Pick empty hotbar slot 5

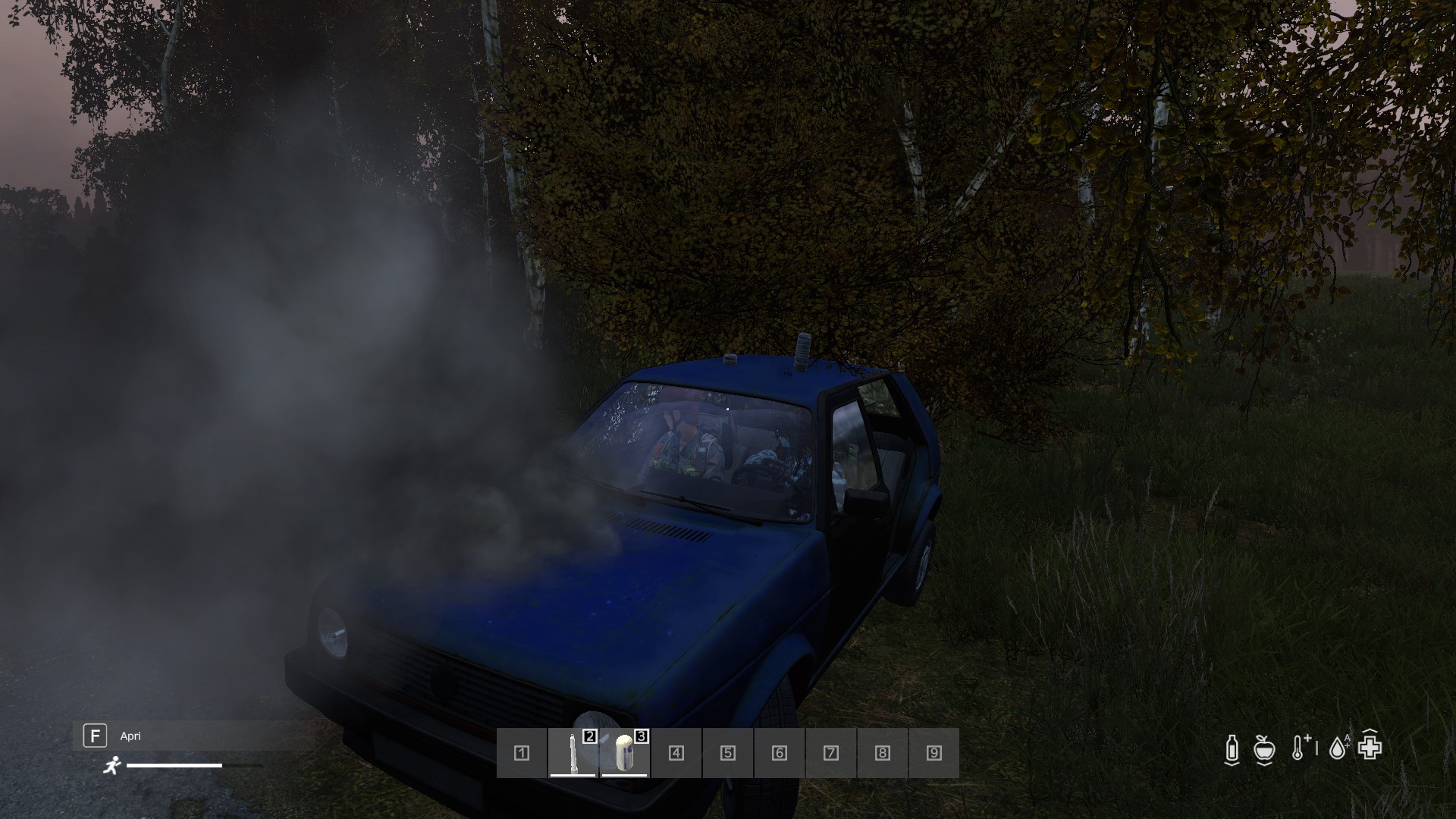coord(728,753)
